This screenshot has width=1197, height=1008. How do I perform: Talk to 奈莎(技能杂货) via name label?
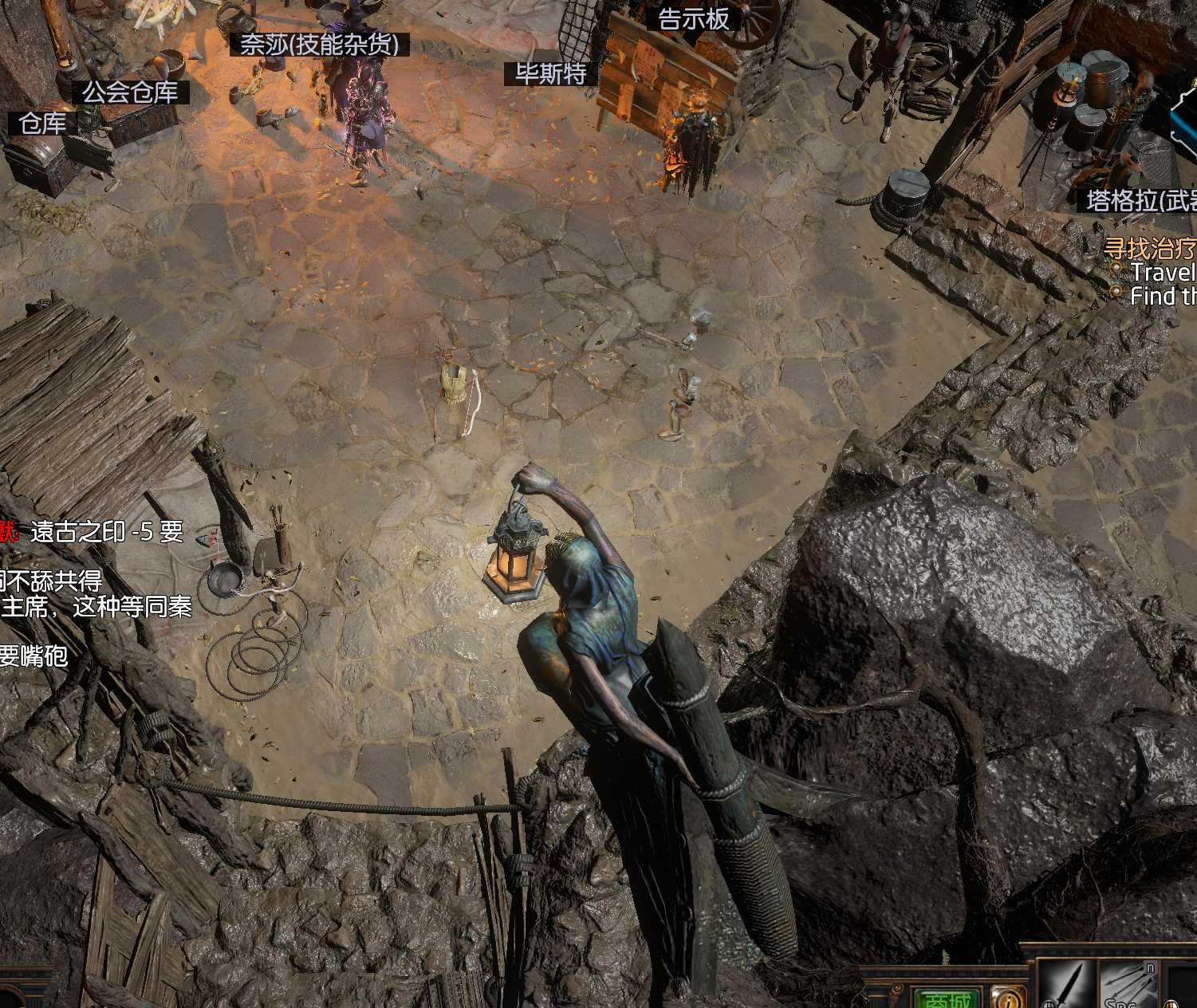[319, 44]
